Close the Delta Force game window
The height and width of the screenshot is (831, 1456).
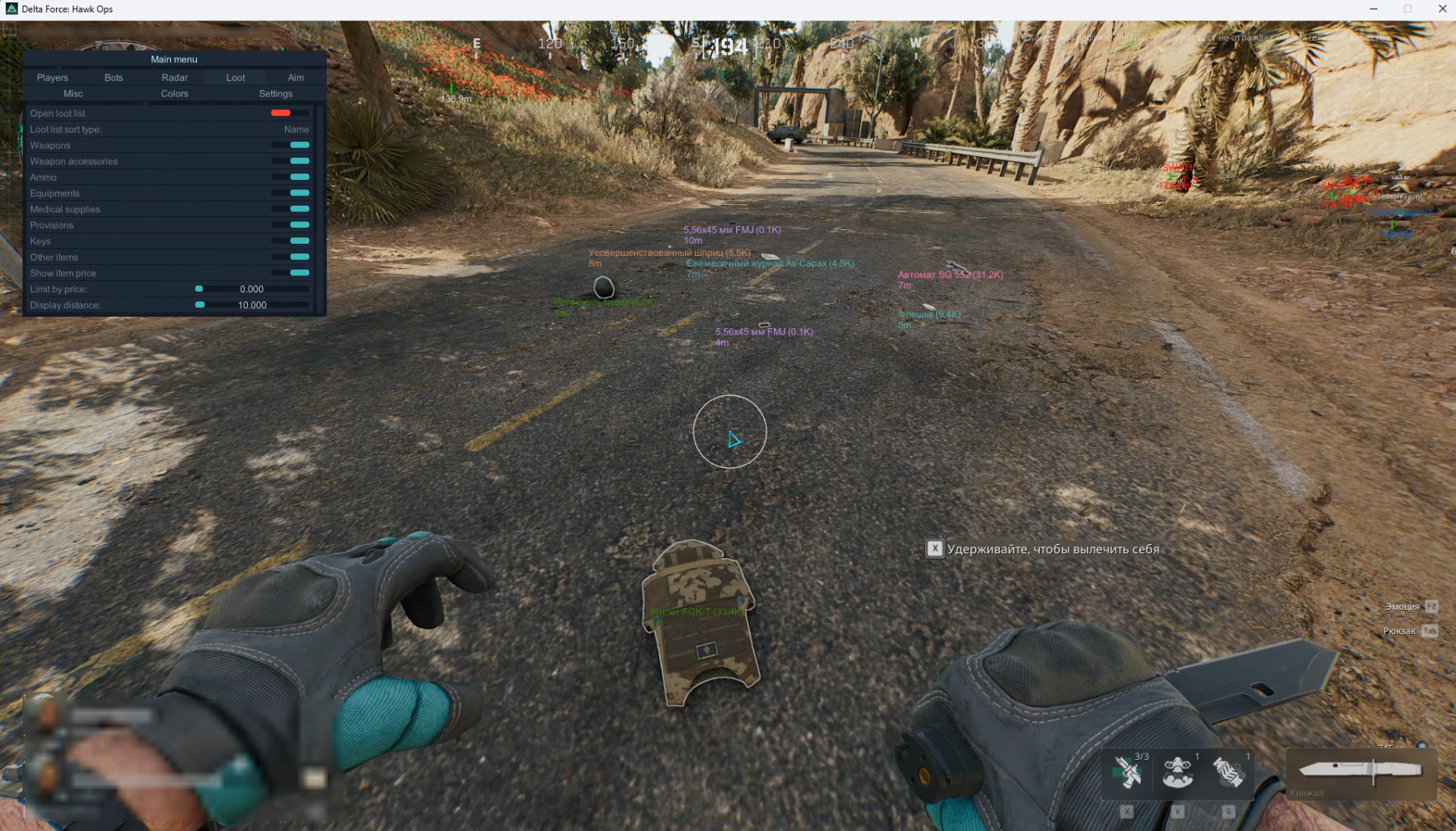(x=1442, y=9)
